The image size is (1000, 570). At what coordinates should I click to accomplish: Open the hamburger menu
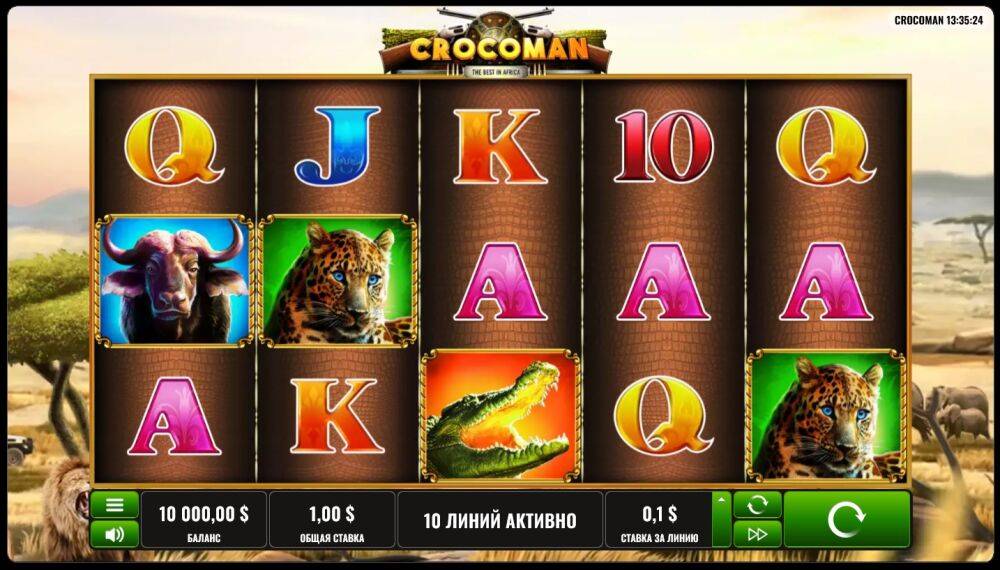pyautogui.click(x=114, y=504)
